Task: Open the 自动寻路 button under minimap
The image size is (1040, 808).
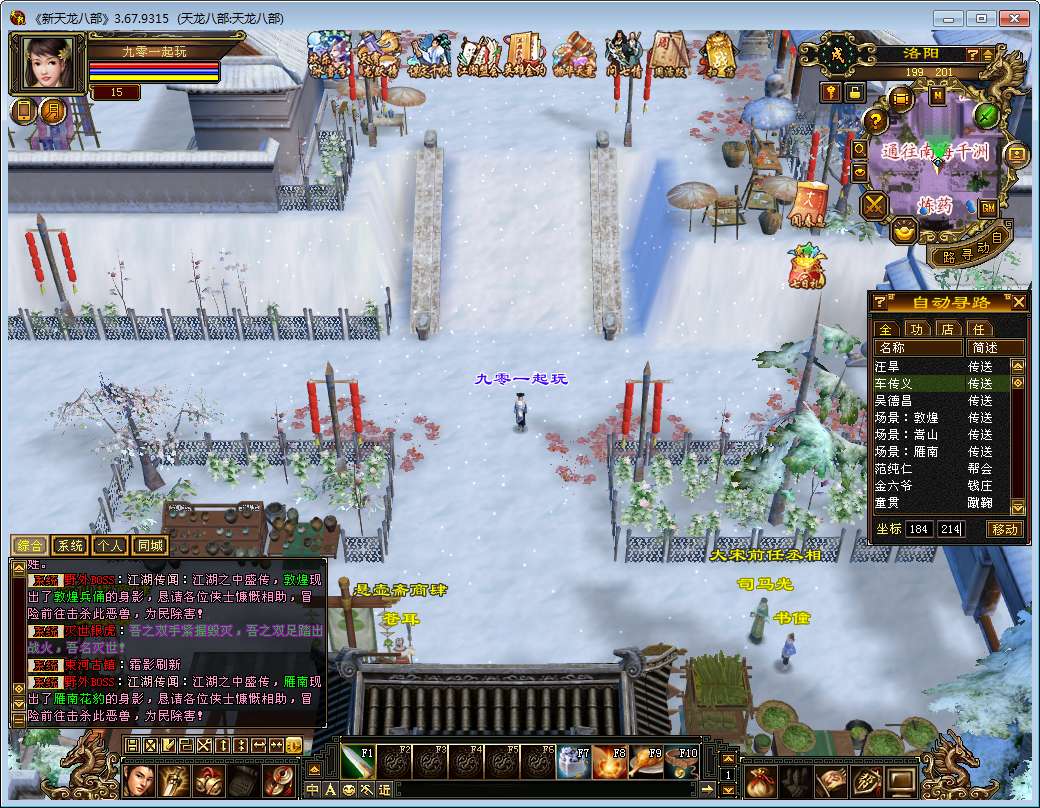Action: (x=975, y=249)
